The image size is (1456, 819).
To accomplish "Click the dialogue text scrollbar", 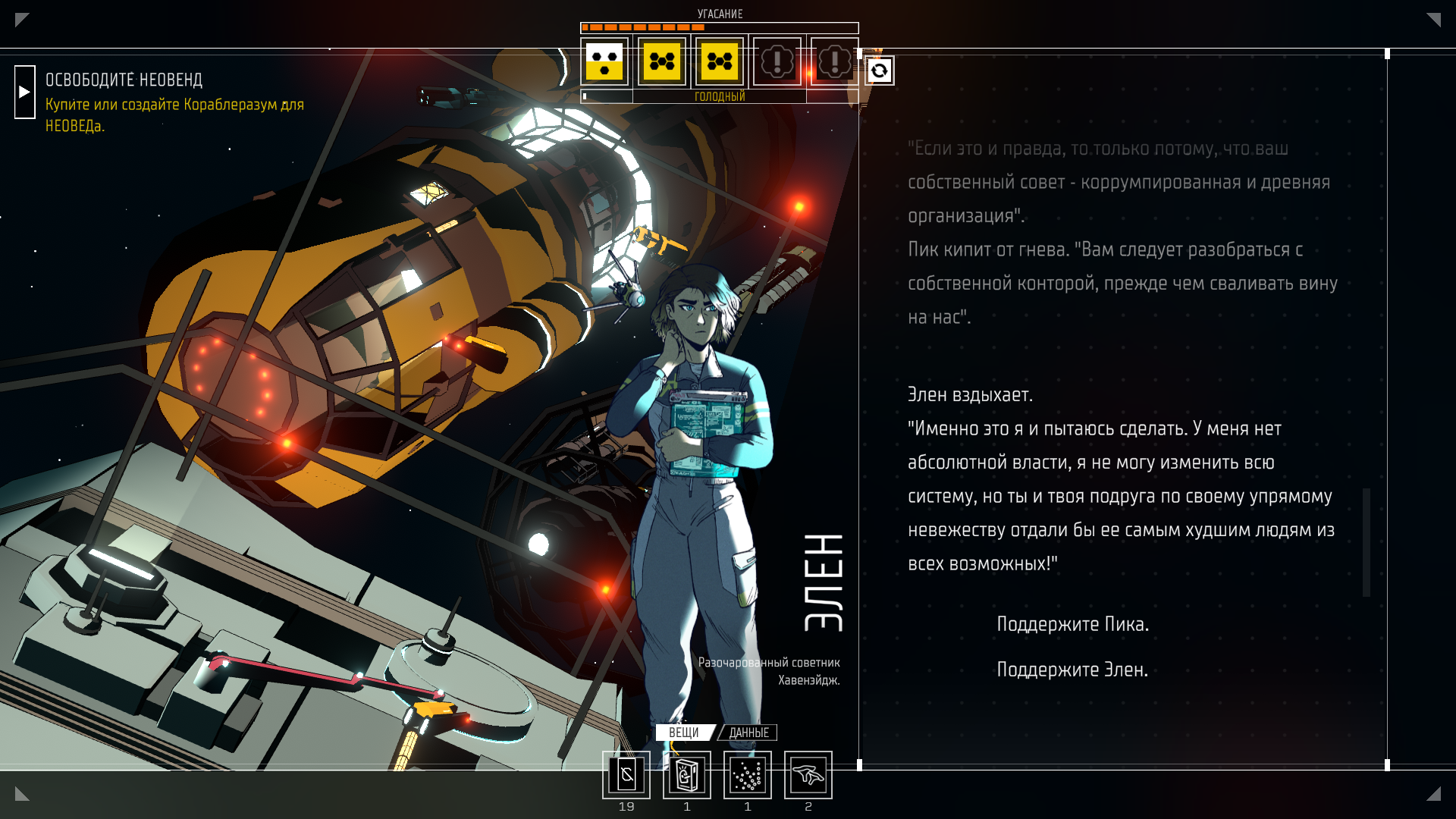I will tap(1366, 541).
